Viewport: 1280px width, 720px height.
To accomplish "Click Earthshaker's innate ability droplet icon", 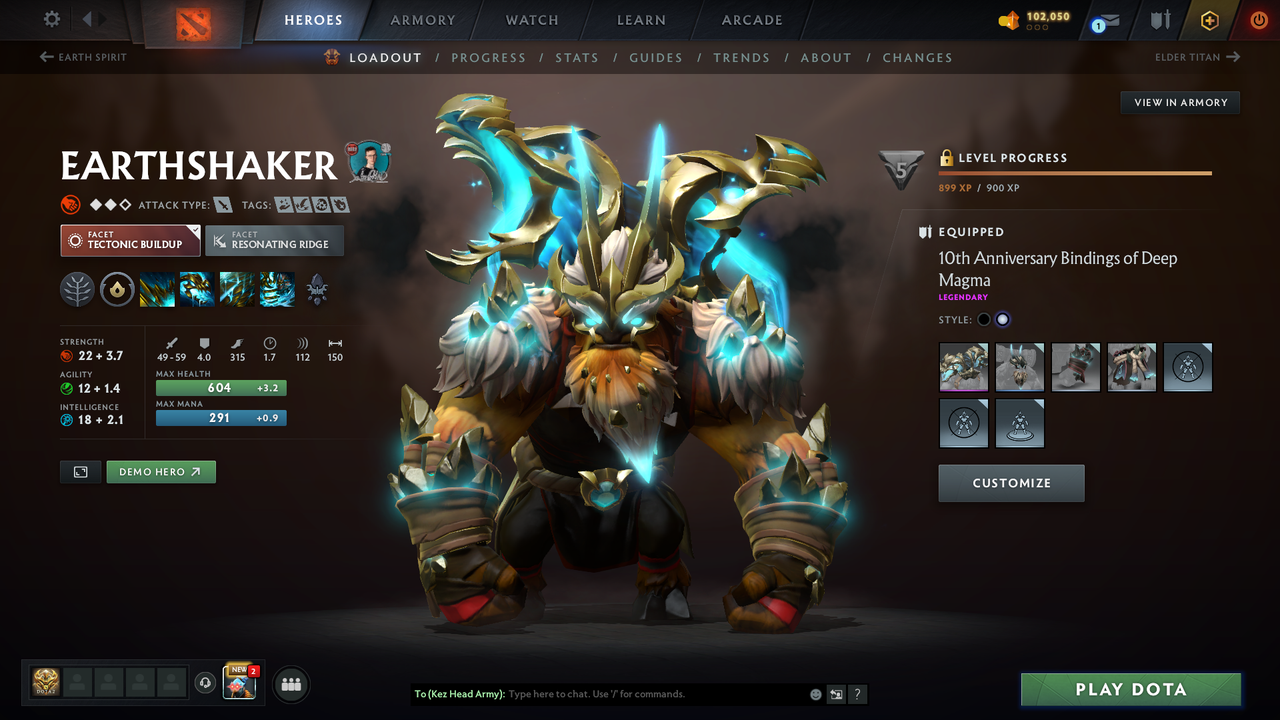I will tap(117, 289).
